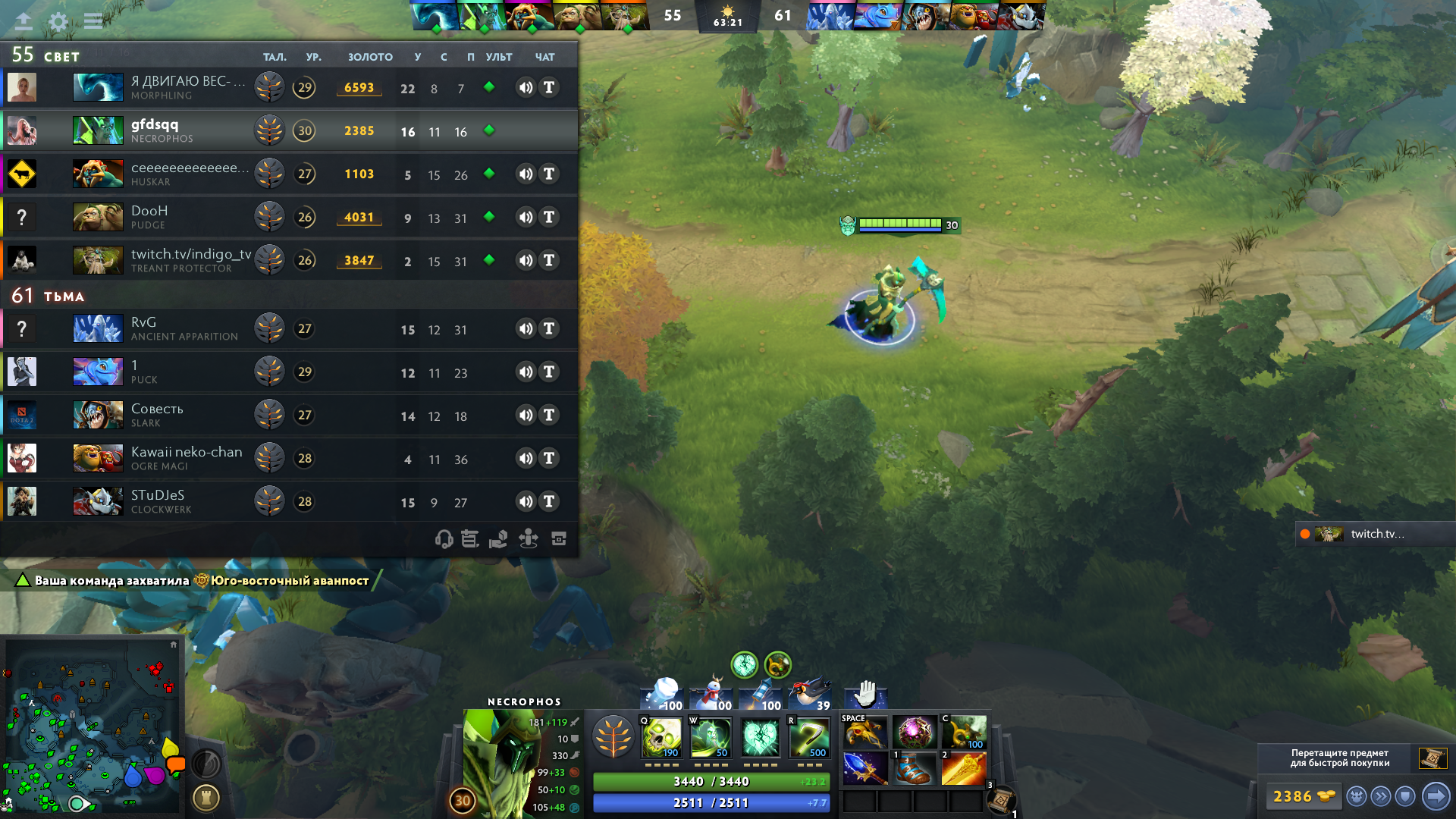Use the town portal scroll
The image size is (1456, 819).
pos(1001,800)
